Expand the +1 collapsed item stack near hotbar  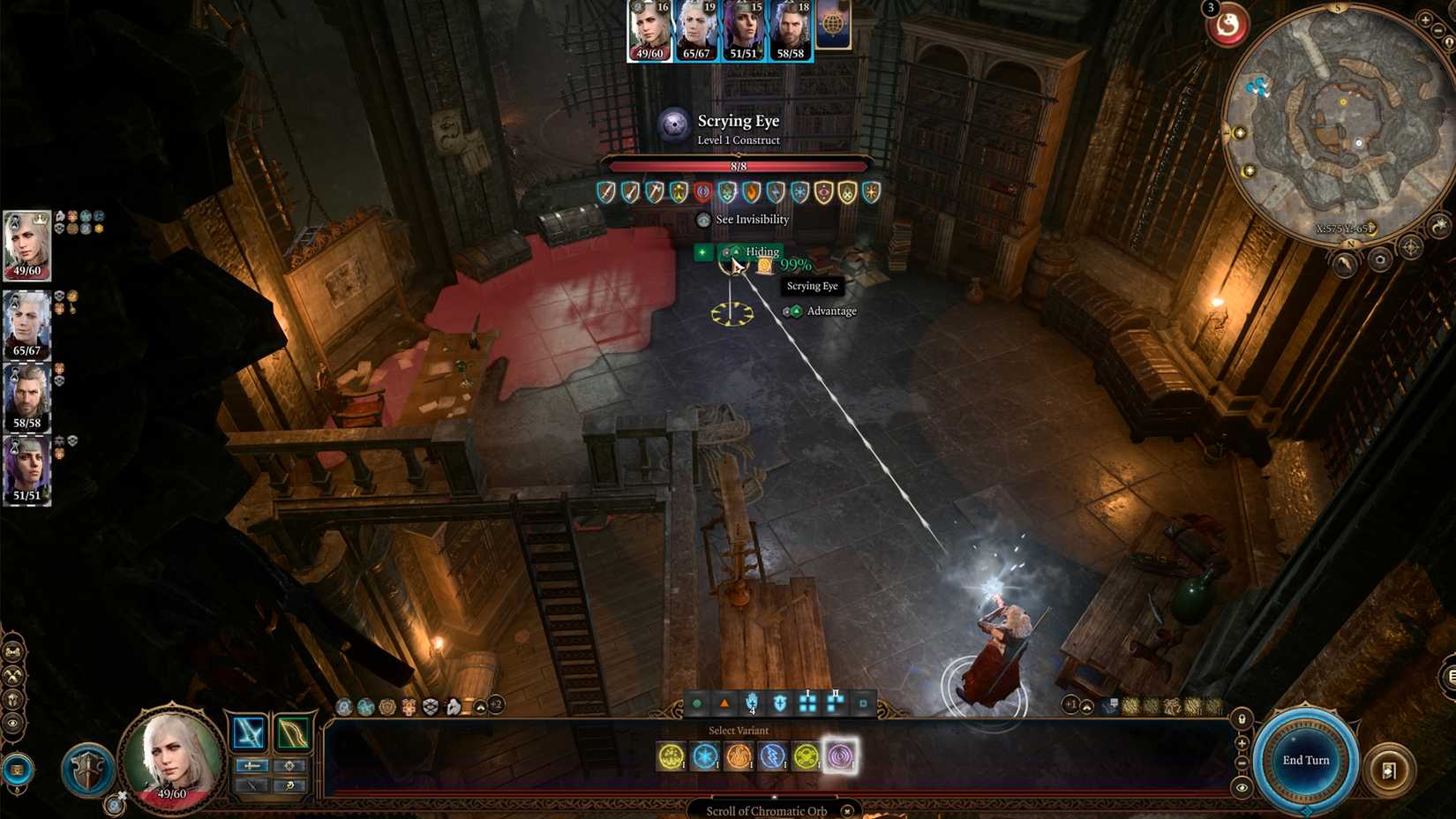tap(1071, 704)
